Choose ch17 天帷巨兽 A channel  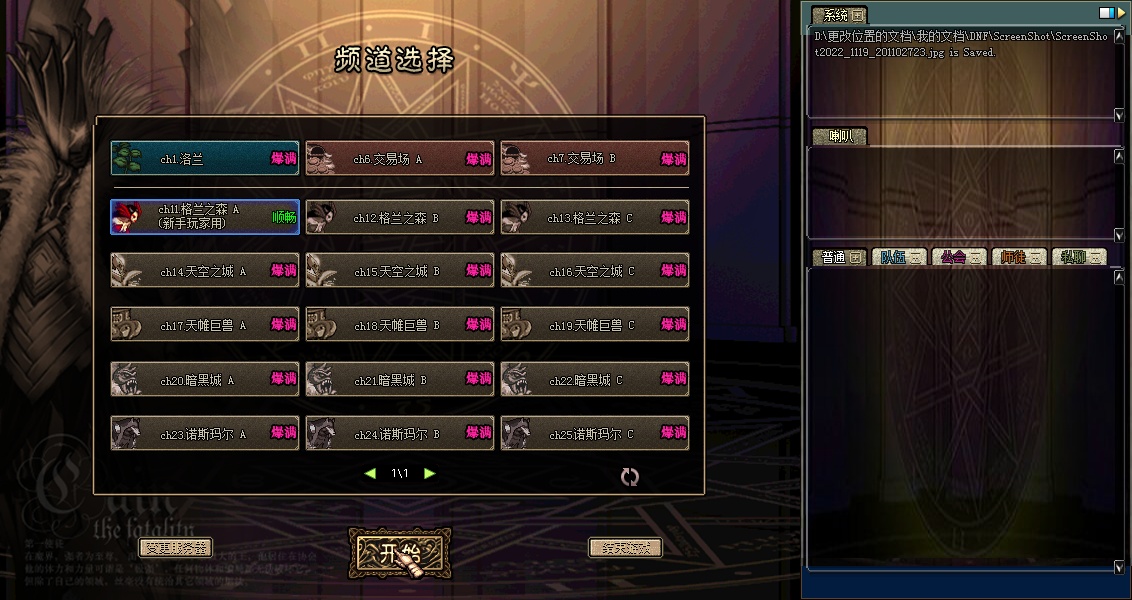point(205,325)
